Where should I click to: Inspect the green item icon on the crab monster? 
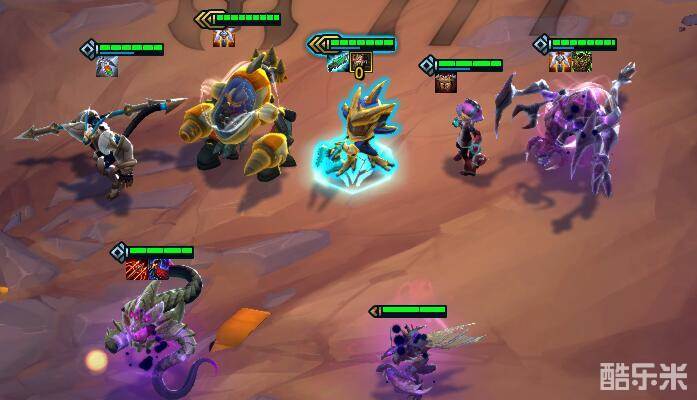[582, 62]
